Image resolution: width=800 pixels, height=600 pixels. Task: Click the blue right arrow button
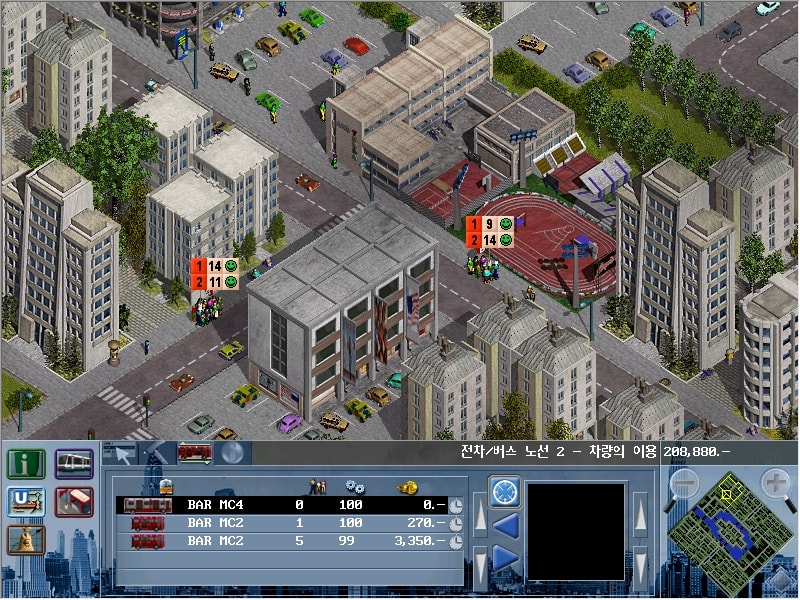(x=504, y=557)
